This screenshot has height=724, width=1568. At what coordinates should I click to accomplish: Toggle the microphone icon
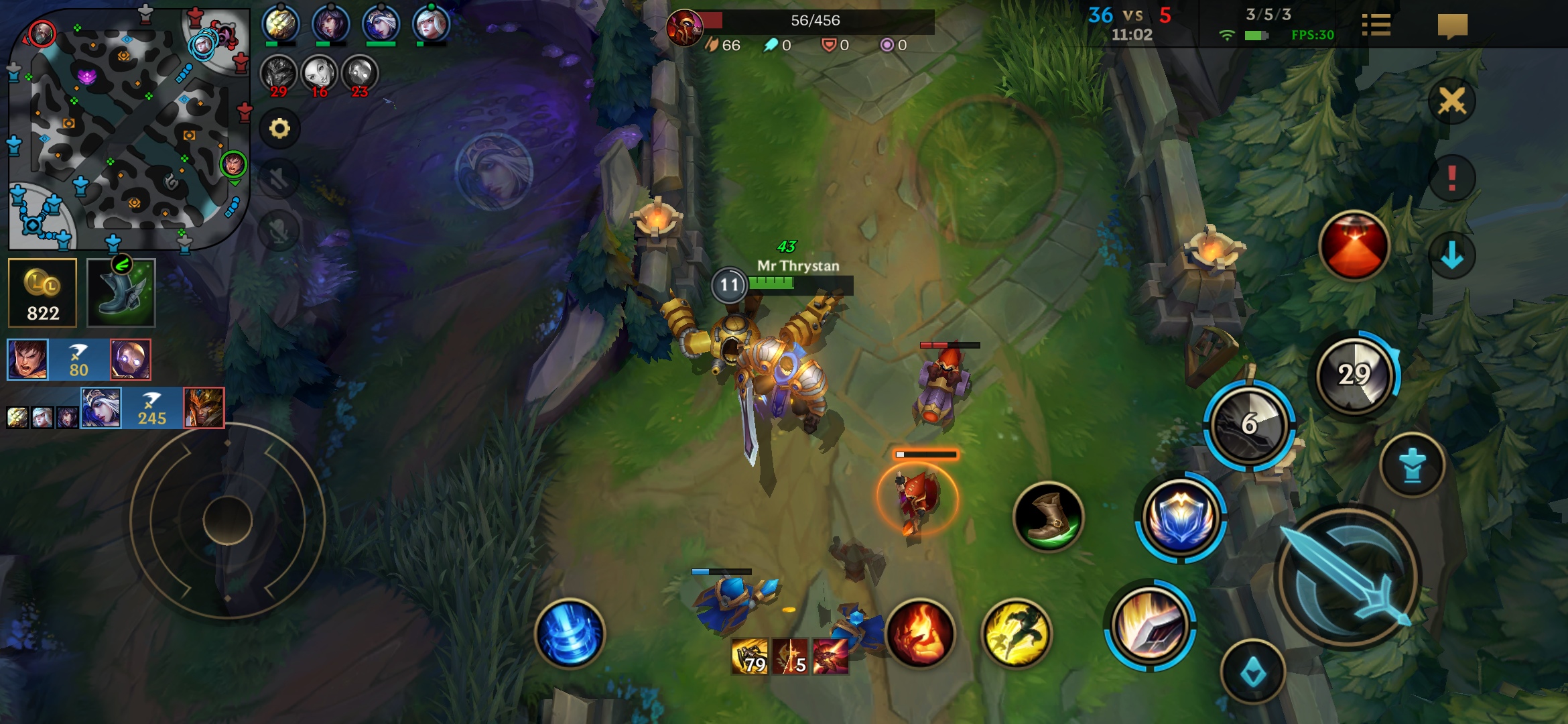tap(278, 231)
